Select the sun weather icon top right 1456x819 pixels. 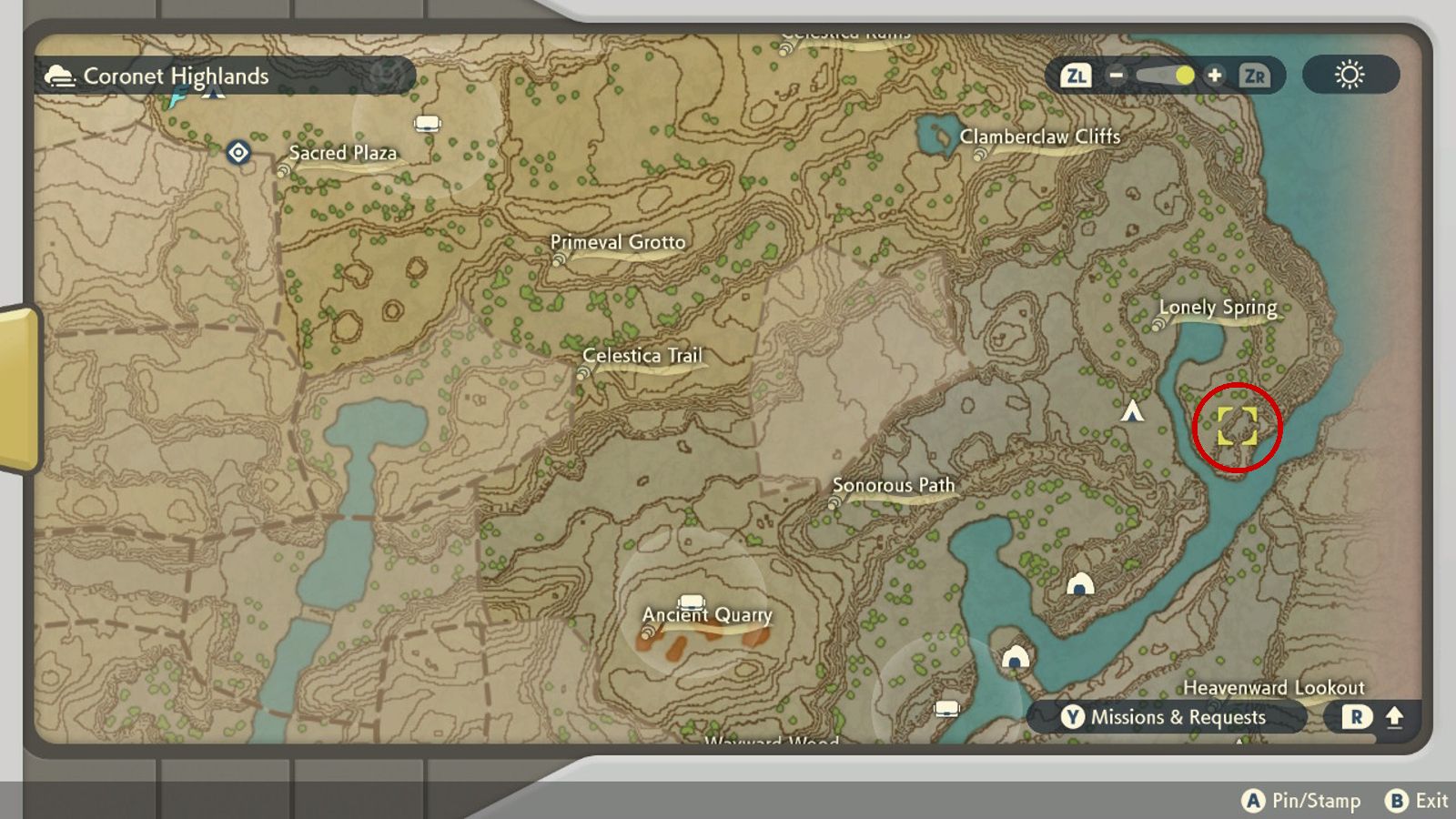click(1350, 75)
